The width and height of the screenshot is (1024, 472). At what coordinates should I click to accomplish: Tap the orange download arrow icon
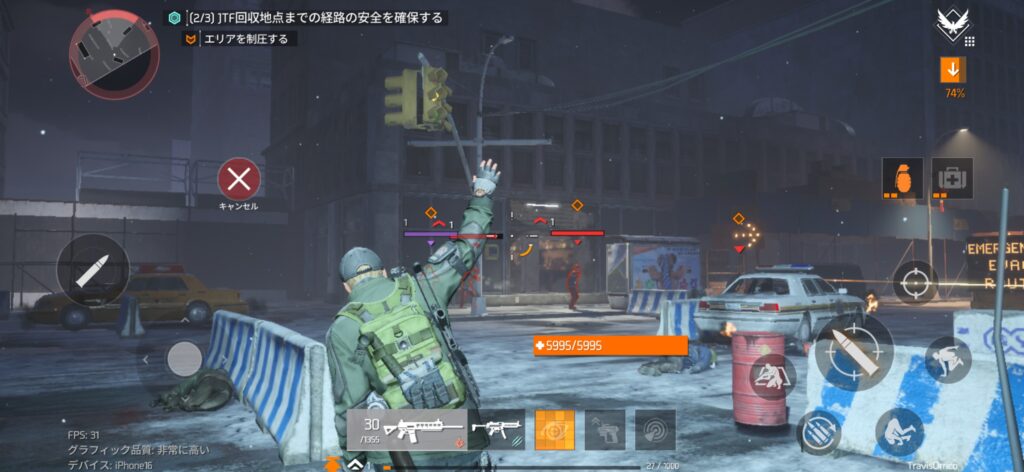click(953, 70)
